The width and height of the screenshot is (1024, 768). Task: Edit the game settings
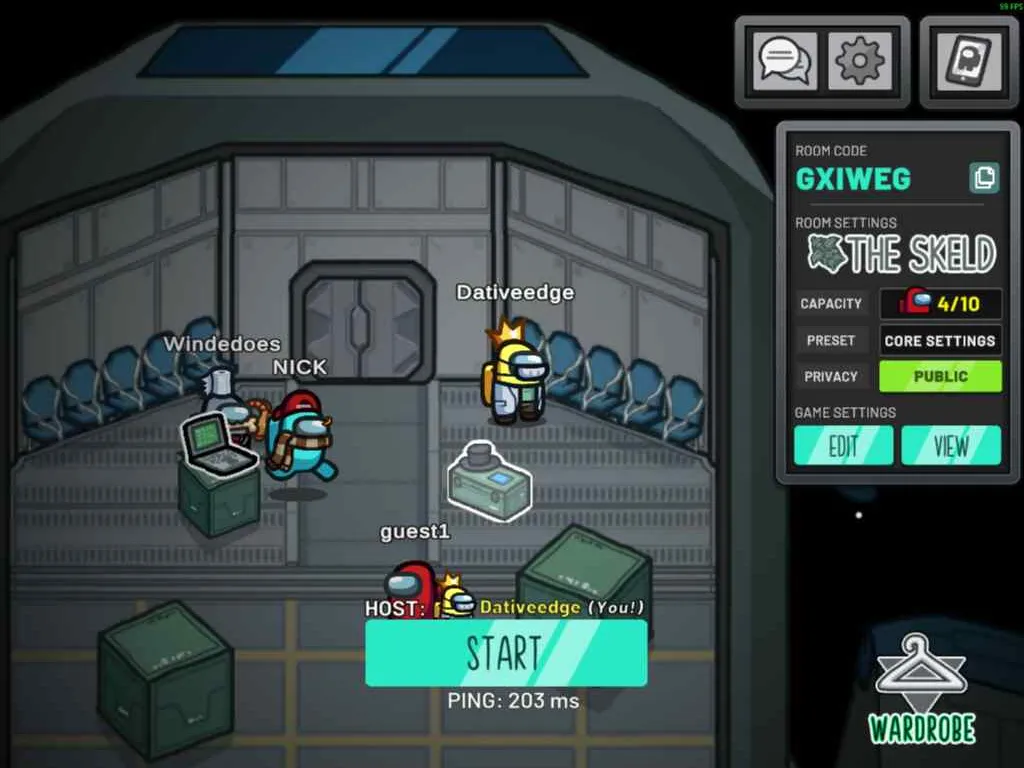point(844,446)
